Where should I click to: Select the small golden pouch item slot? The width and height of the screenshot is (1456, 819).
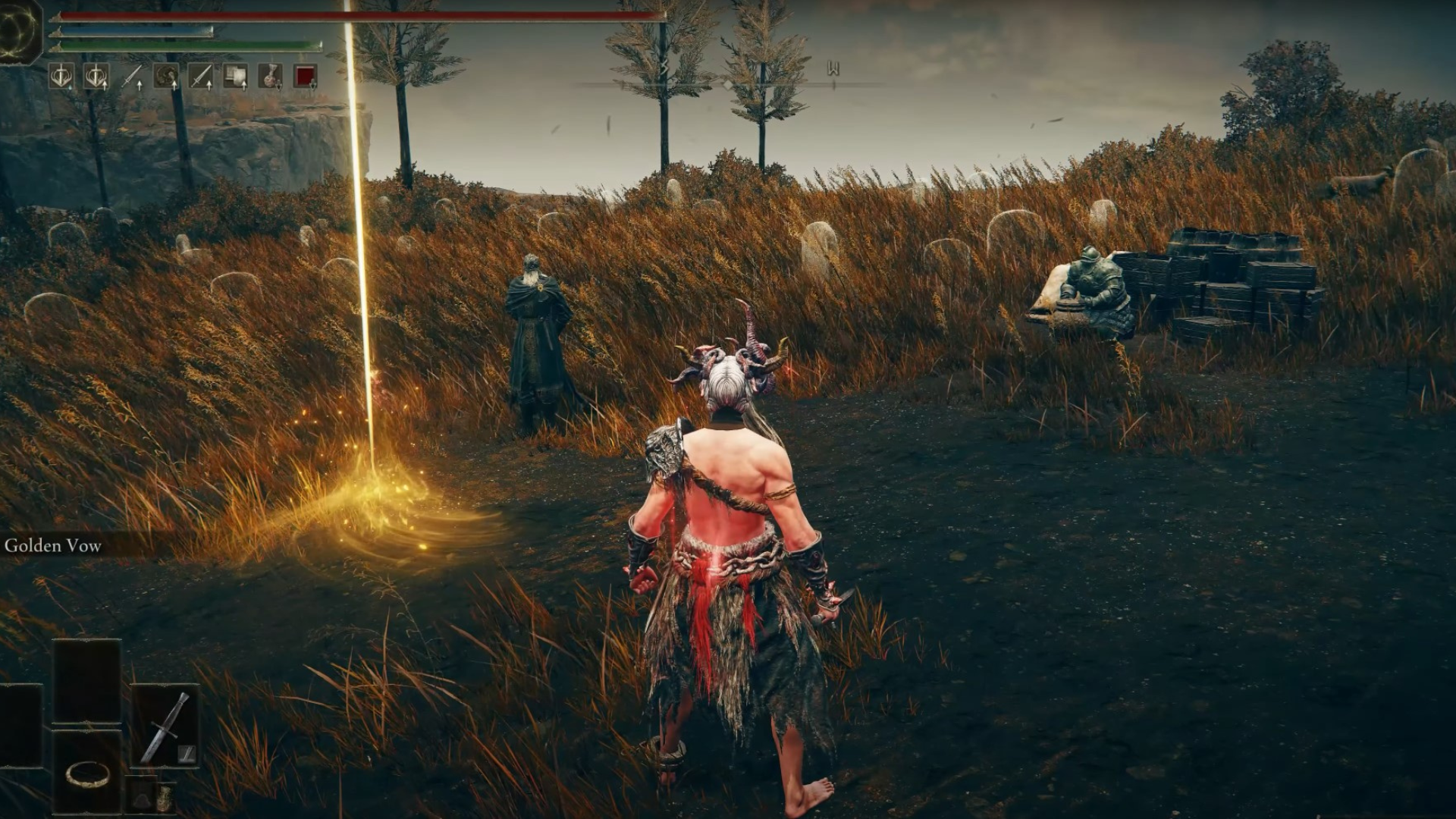click(164, 796)
